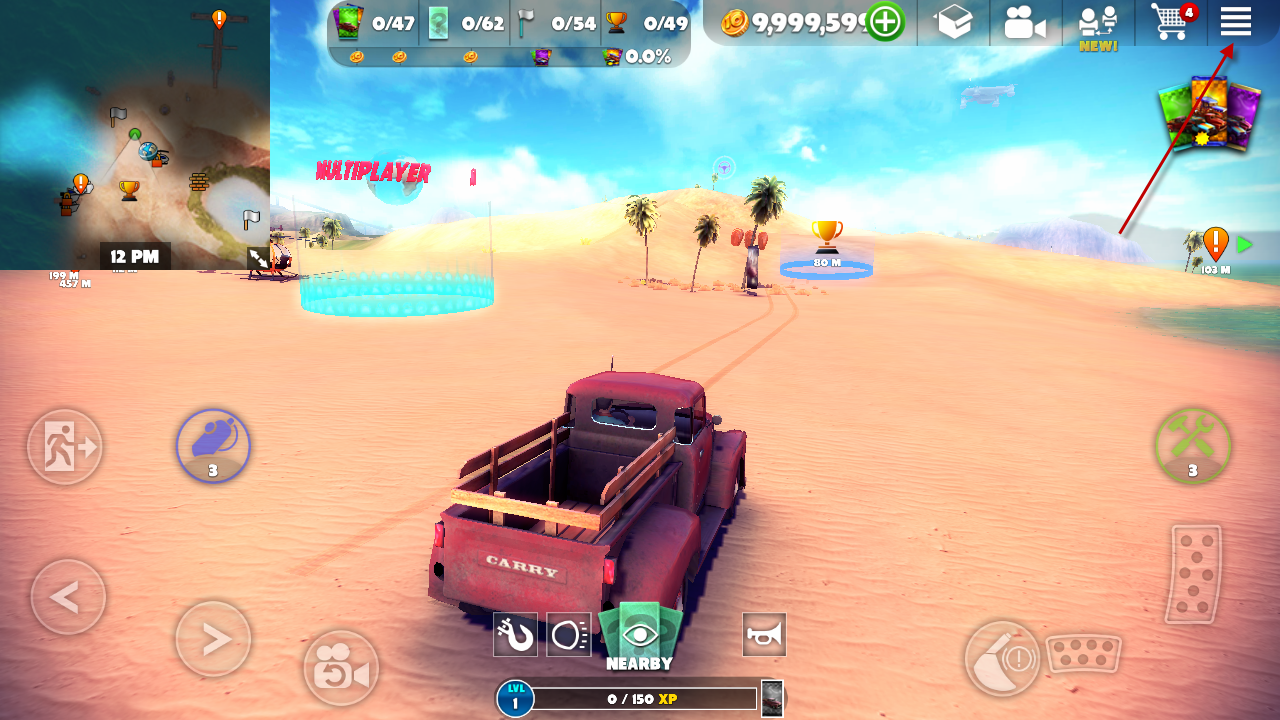
Task: Steer right with the arrow button
Action: 213,639
